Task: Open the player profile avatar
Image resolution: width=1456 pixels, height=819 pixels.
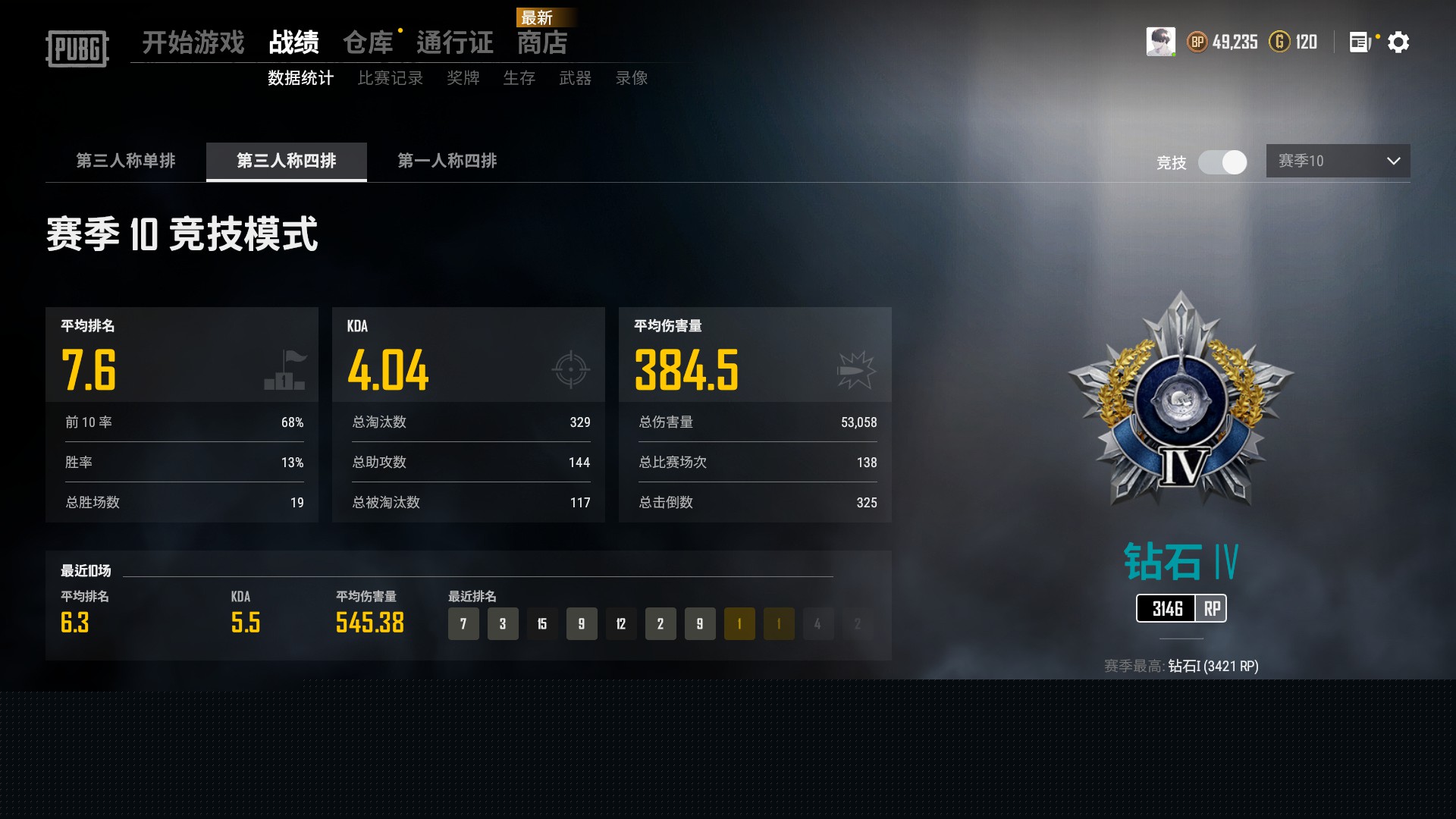Action: tap(1160, 42)
